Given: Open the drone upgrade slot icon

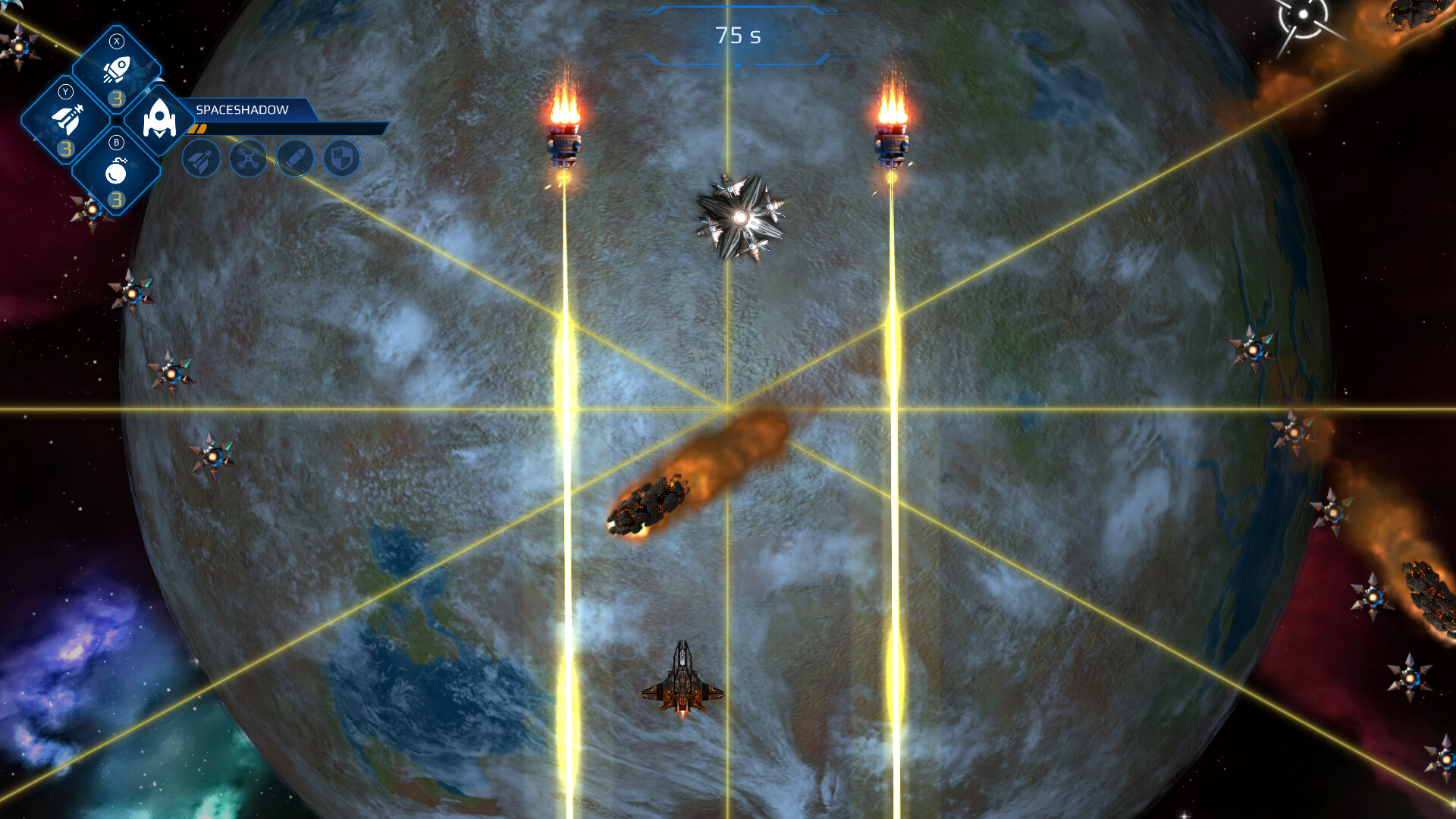Looking at the screenshot, I should coord(247,160).
